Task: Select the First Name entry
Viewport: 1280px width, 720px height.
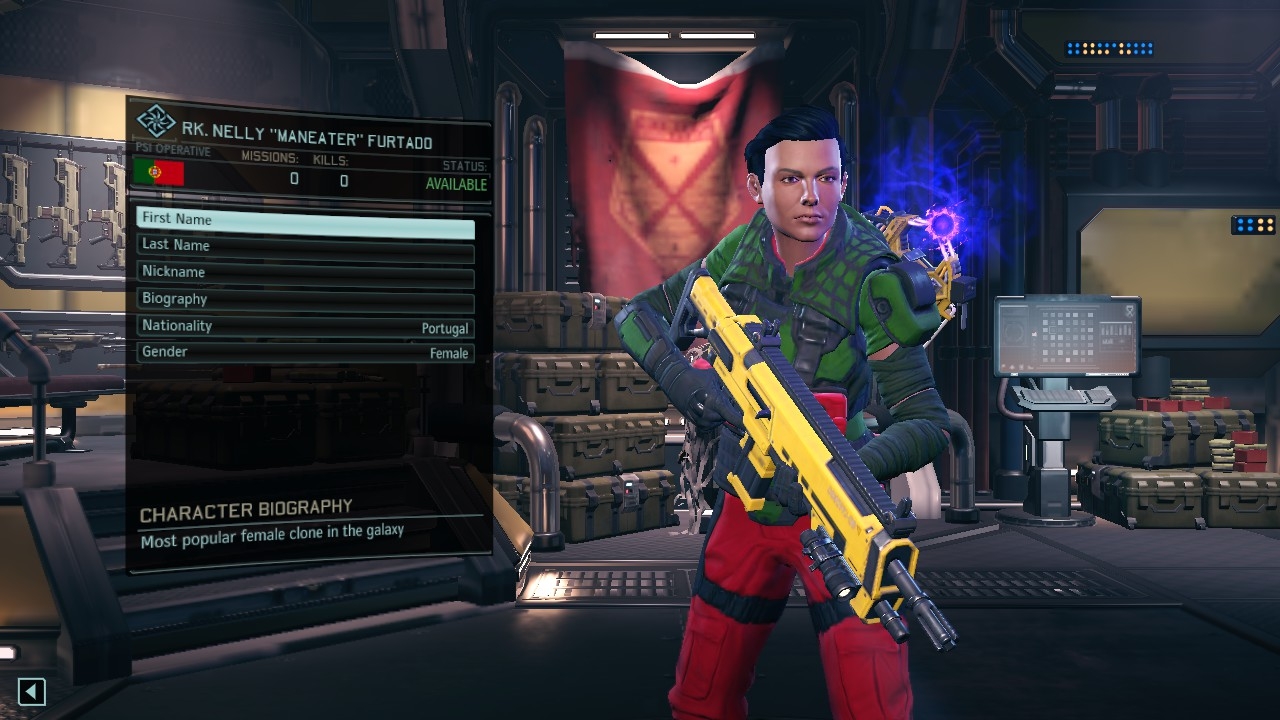Action: (x=305, y=220)
